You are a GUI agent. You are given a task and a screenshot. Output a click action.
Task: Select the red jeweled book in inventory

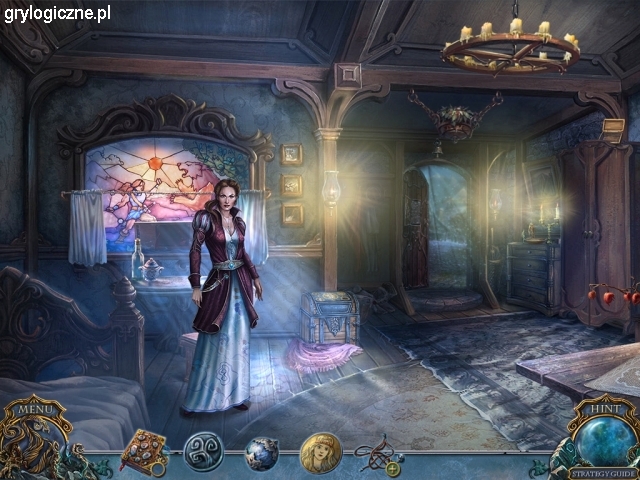(145, 452)
